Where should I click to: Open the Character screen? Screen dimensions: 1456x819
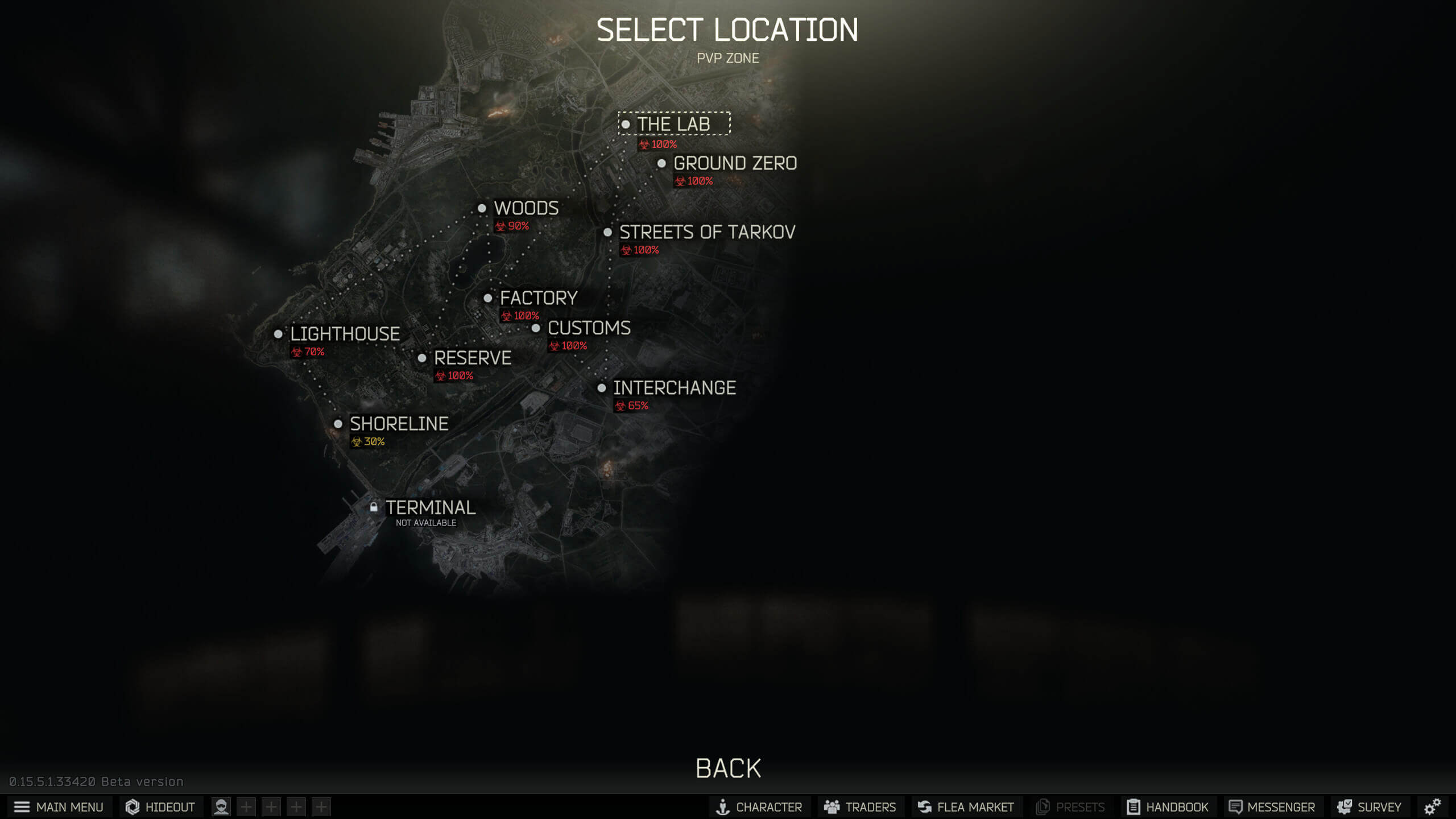tap(759, 807)
